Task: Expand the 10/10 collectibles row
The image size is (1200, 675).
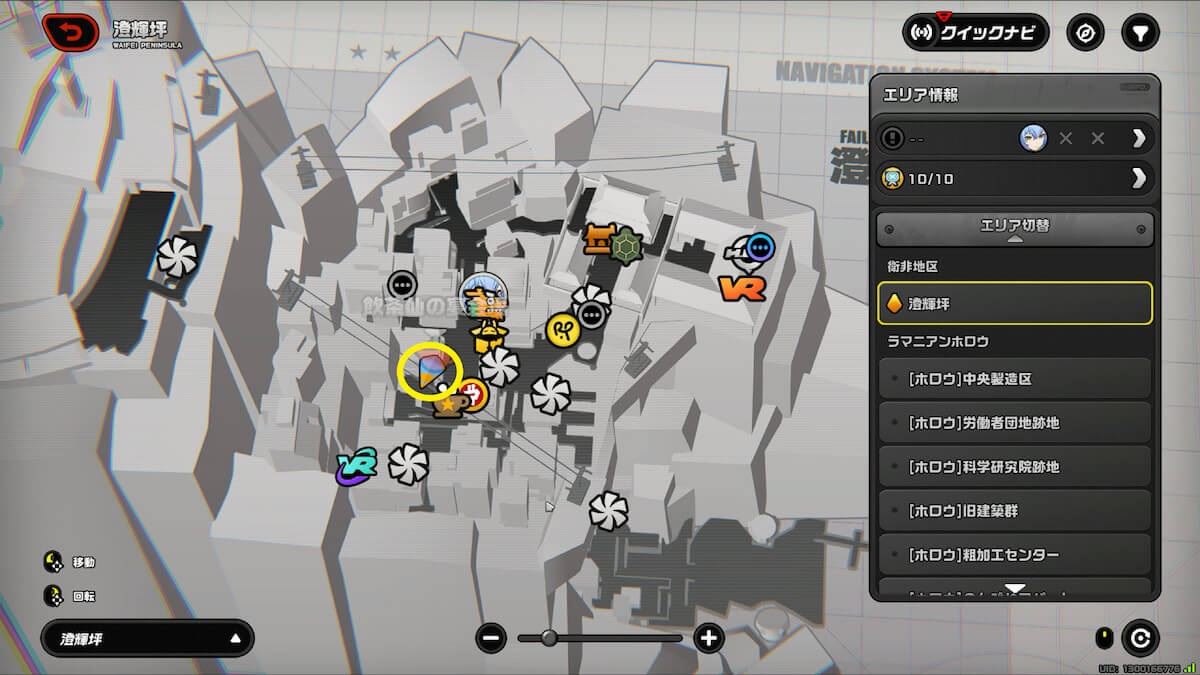Action: click(1015, 179)
